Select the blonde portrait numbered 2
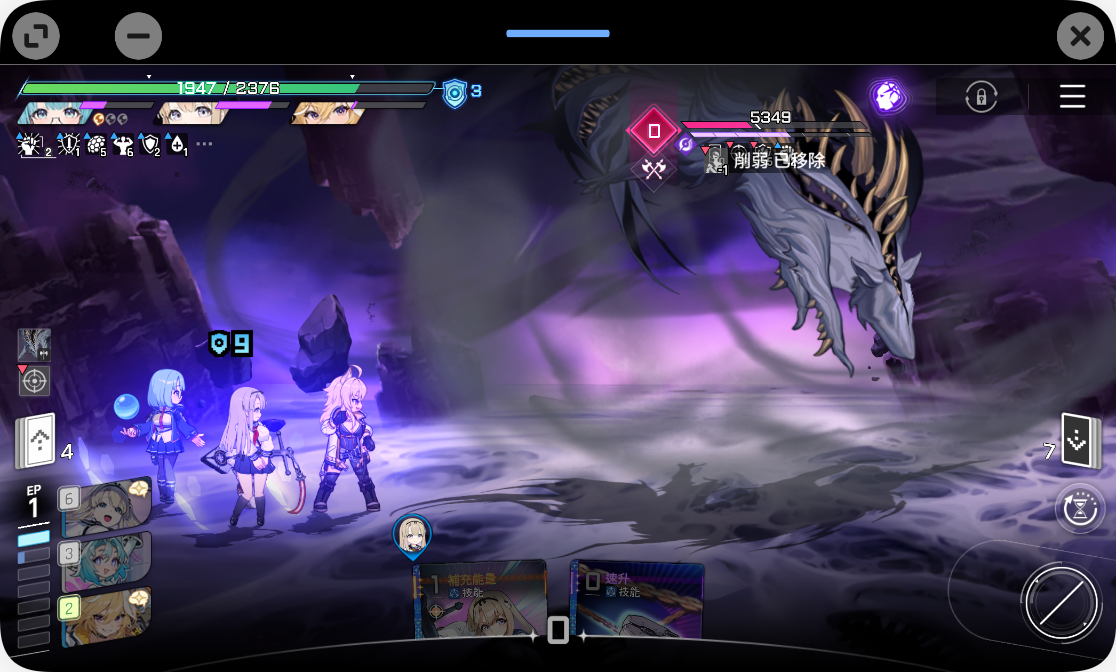The width and height of the screenshot is (1116, 672). pos(105,615)
